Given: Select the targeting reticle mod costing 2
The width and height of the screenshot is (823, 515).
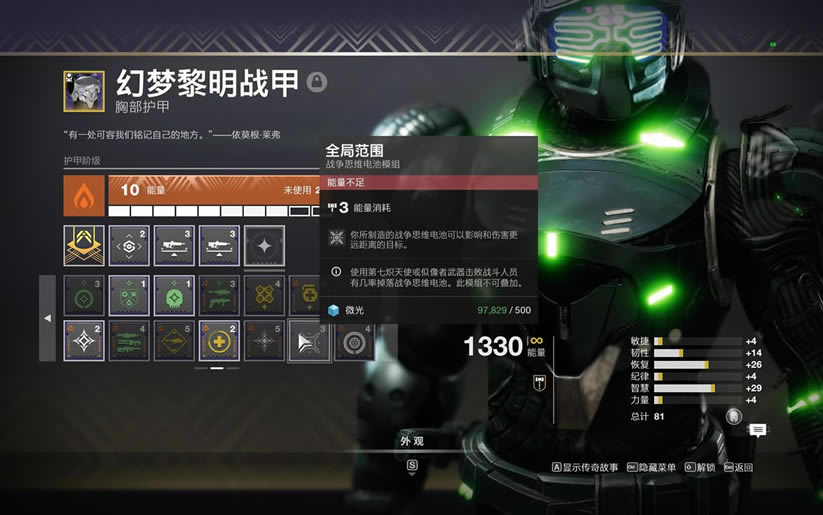Looking at the screenshot, I should 129,246.
